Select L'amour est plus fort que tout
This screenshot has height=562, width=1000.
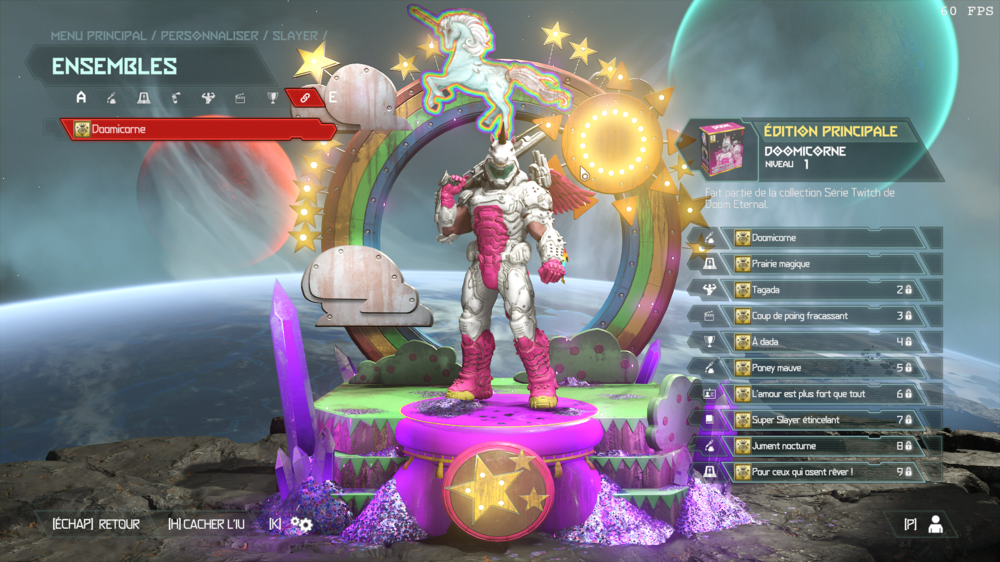pos(825,394)
